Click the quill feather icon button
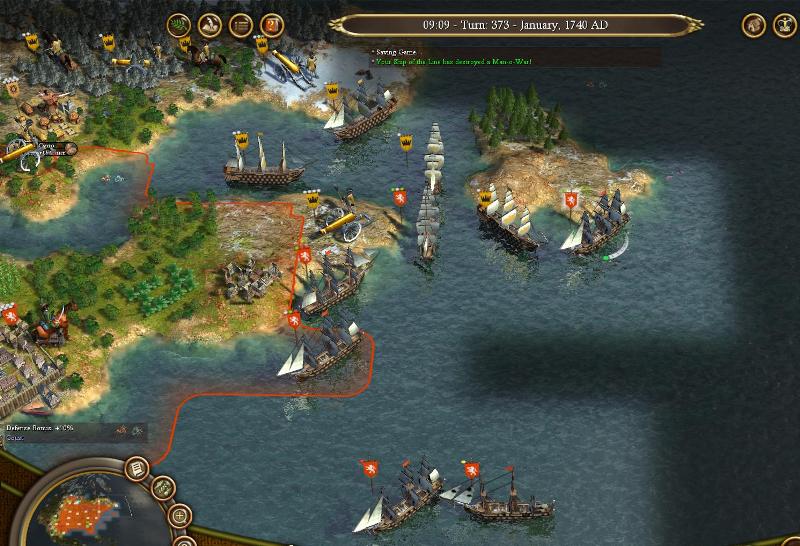This screenshot has height=546, width=800. [210, 25]
